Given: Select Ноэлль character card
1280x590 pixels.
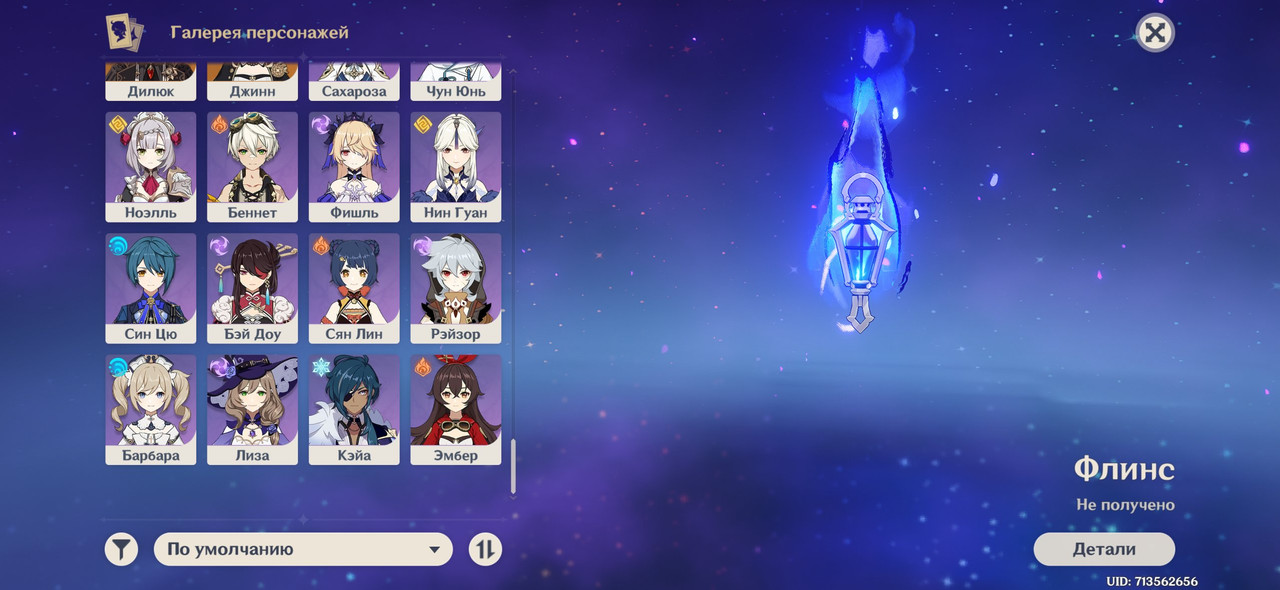Looking at the screenshot, I should 151,166.
